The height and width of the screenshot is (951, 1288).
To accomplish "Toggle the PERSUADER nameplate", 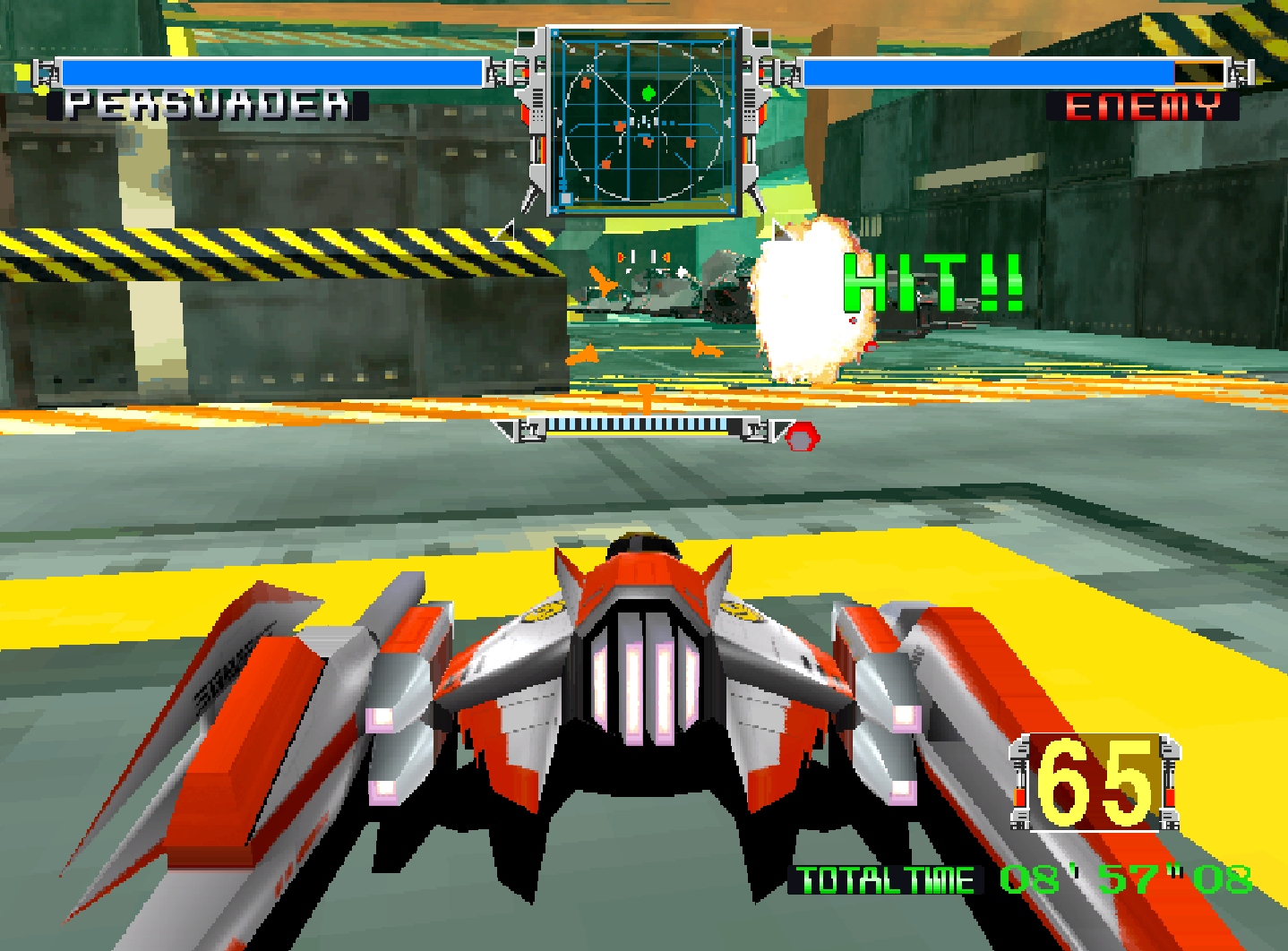I will [205, 104].
